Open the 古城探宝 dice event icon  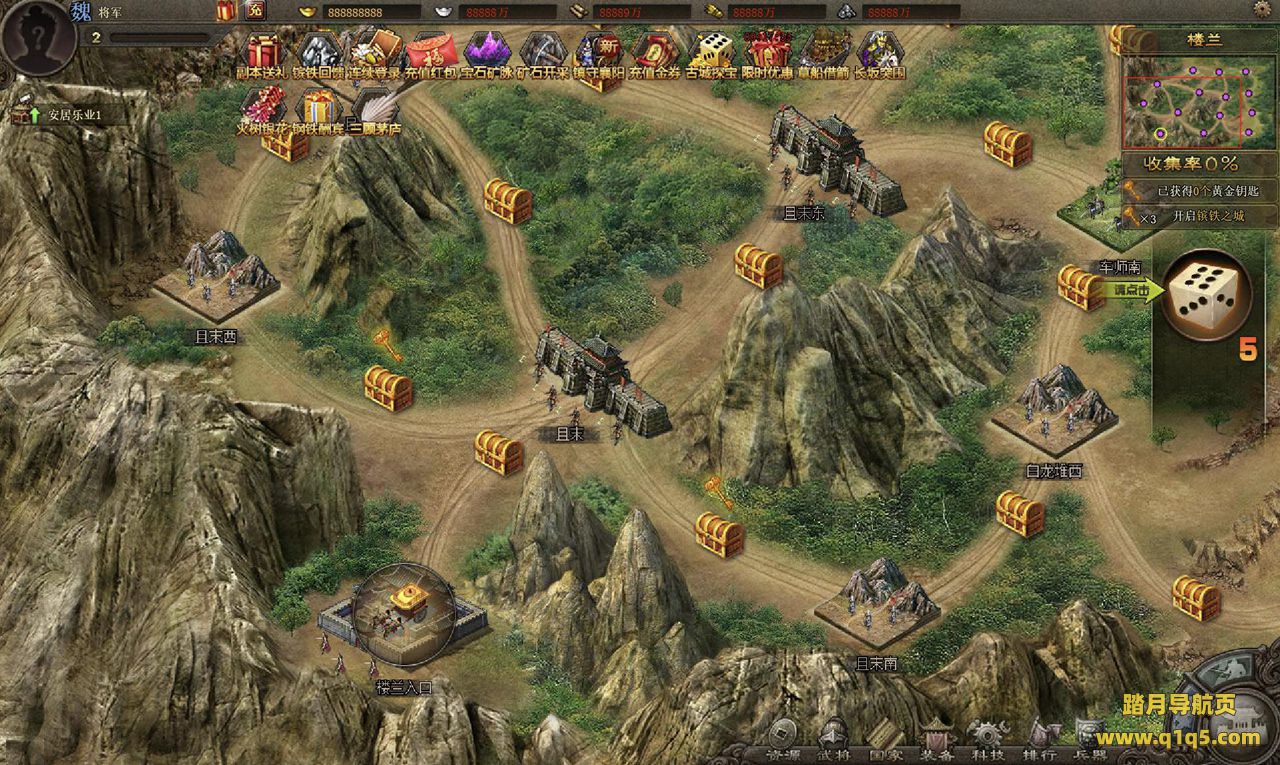[x=711, y=50]
